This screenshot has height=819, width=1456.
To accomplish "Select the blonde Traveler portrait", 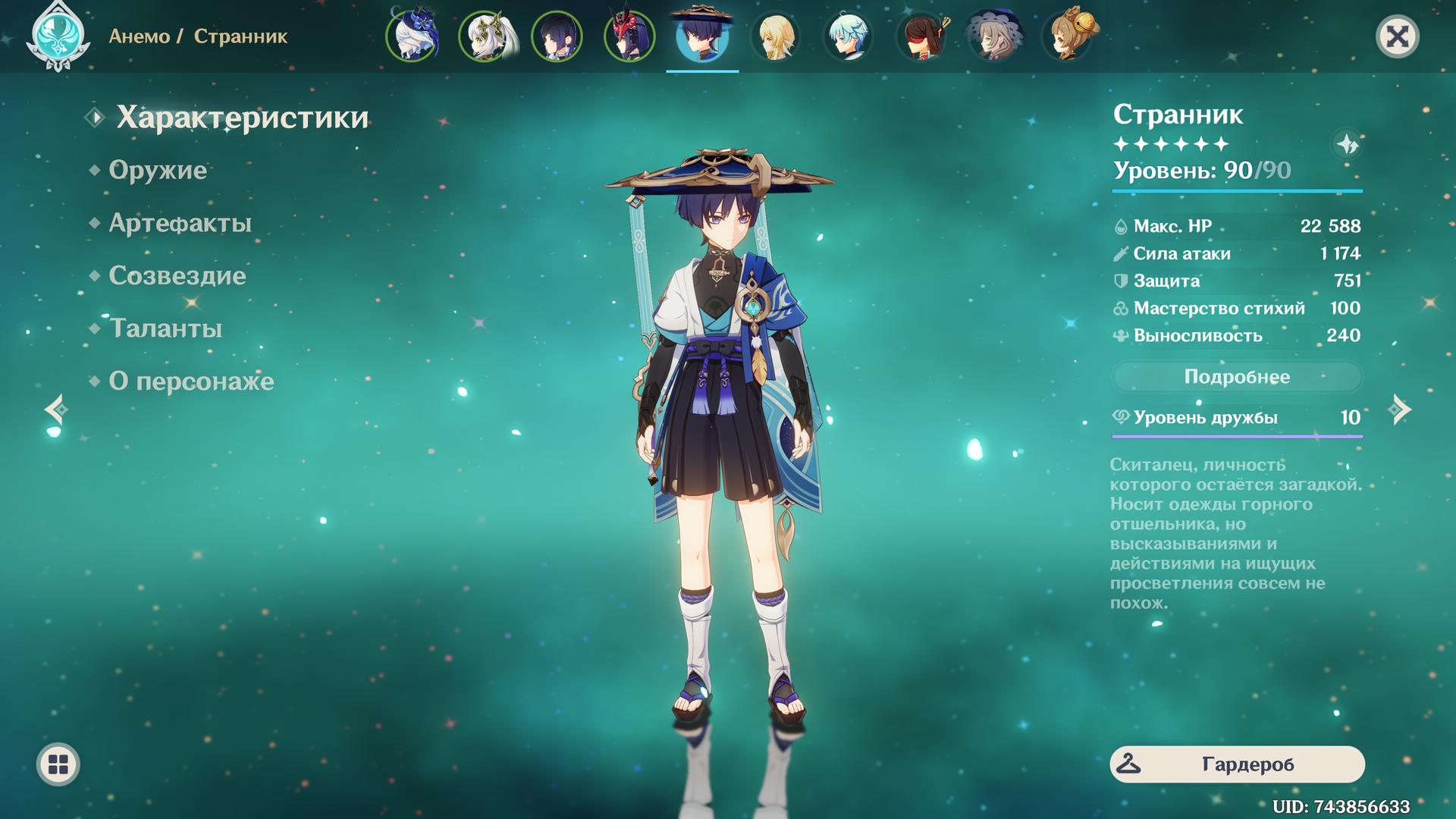I will (775, 36).
